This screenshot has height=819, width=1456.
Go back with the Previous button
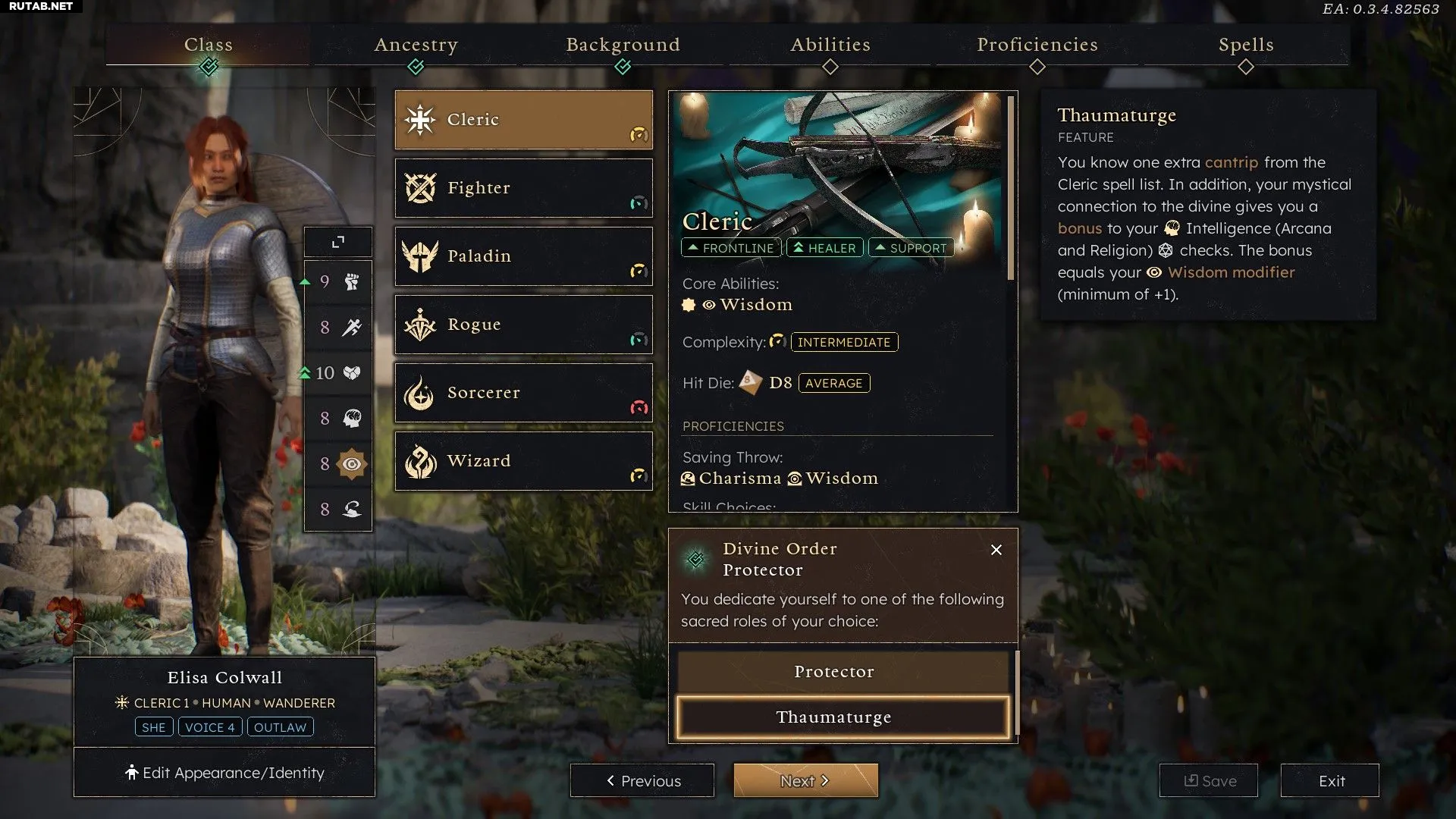click(642, 780)
